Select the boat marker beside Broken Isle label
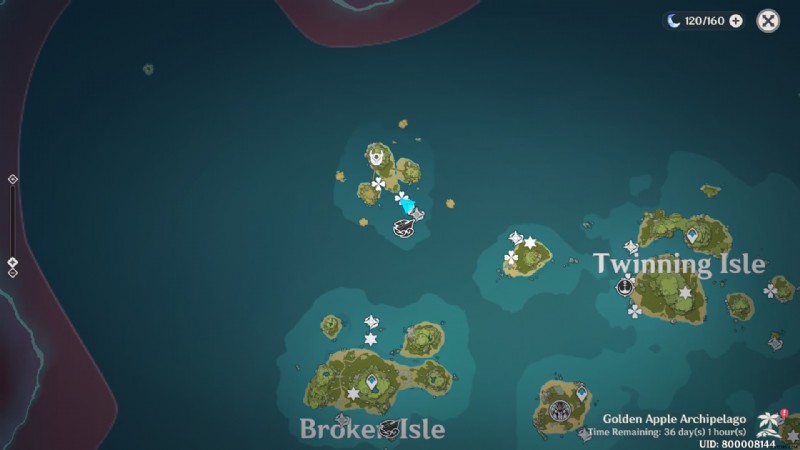800x450 pixels. 387,429
